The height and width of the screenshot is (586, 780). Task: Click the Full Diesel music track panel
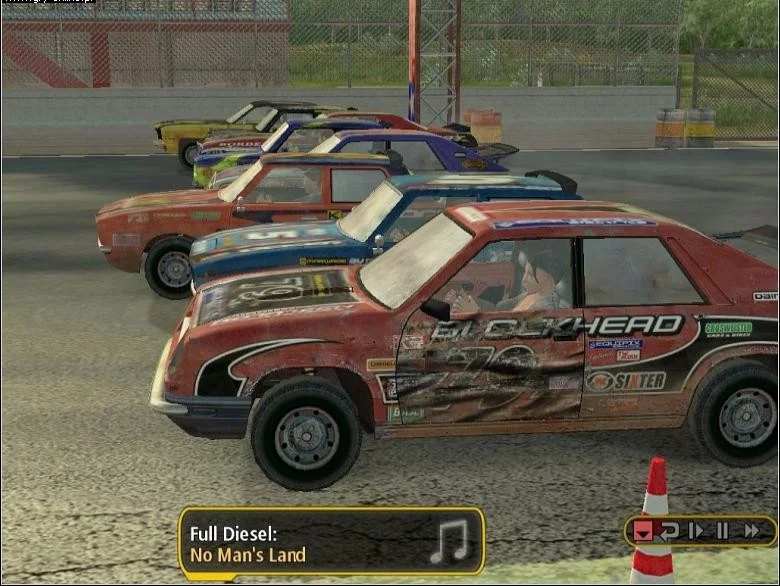331,541
